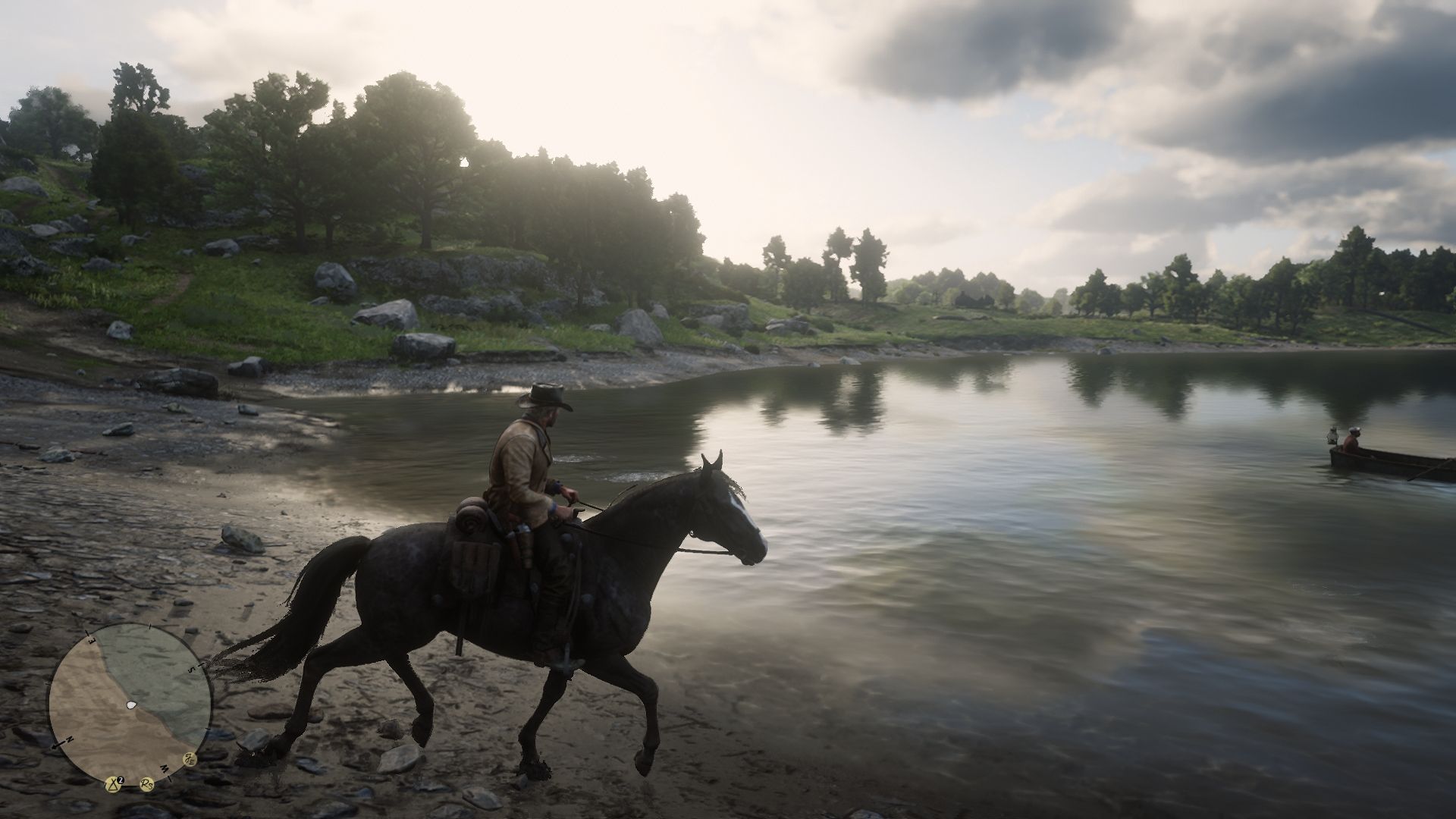Click the white player blip at minimap center
Screen dimensions: 1456x819
pyautogui.click(x=131, y=705)
